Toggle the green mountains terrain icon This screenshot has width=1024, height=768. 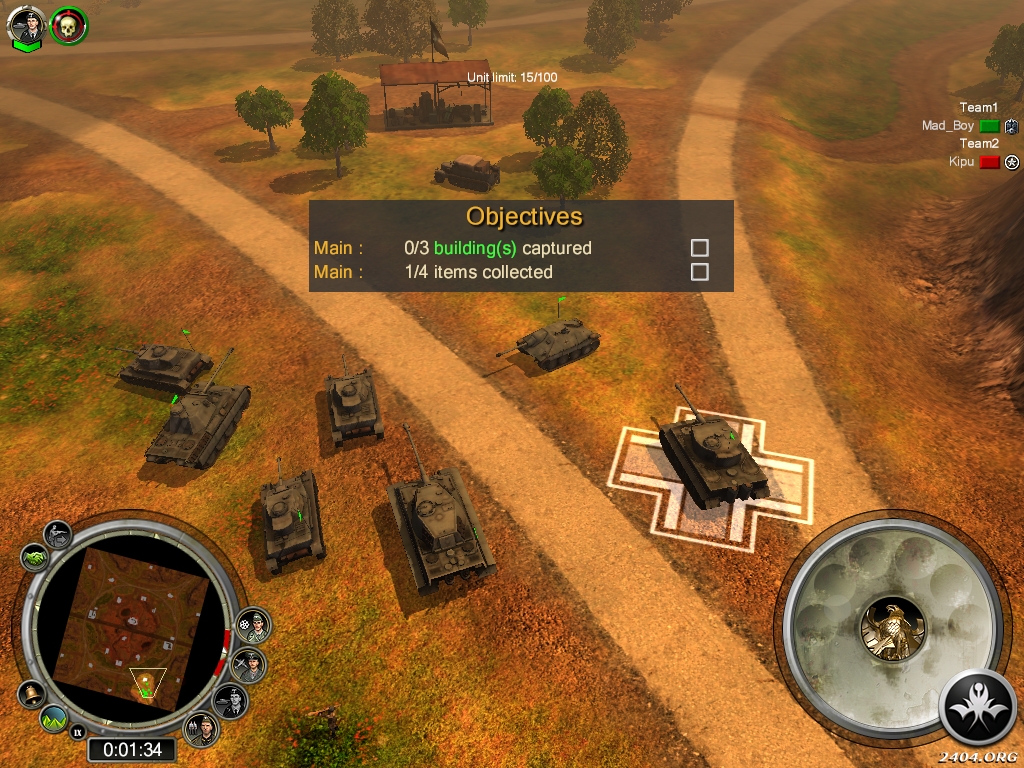coord(54,718)
